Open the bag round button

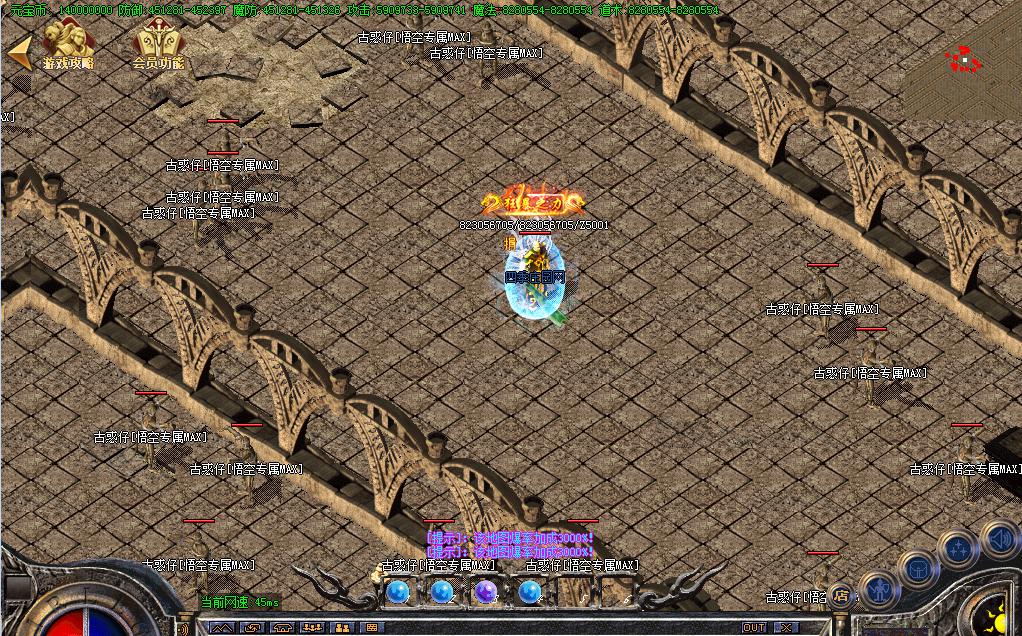pyautogui.click(x=917, y=568)
